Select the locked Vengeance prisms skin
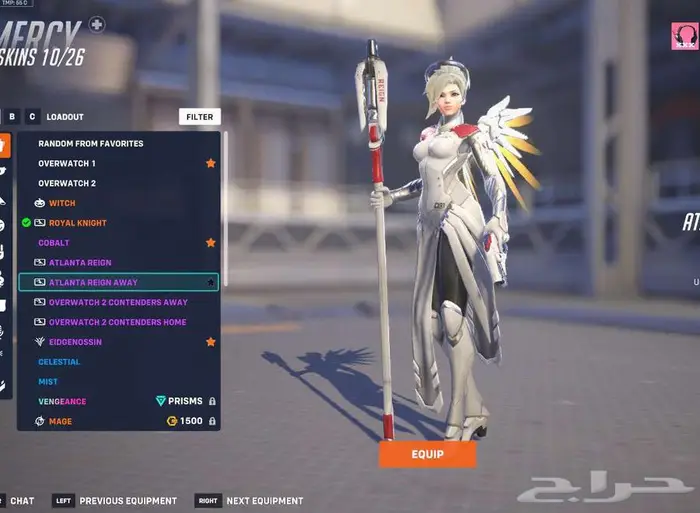700x513 pixels. coord(62,402)
